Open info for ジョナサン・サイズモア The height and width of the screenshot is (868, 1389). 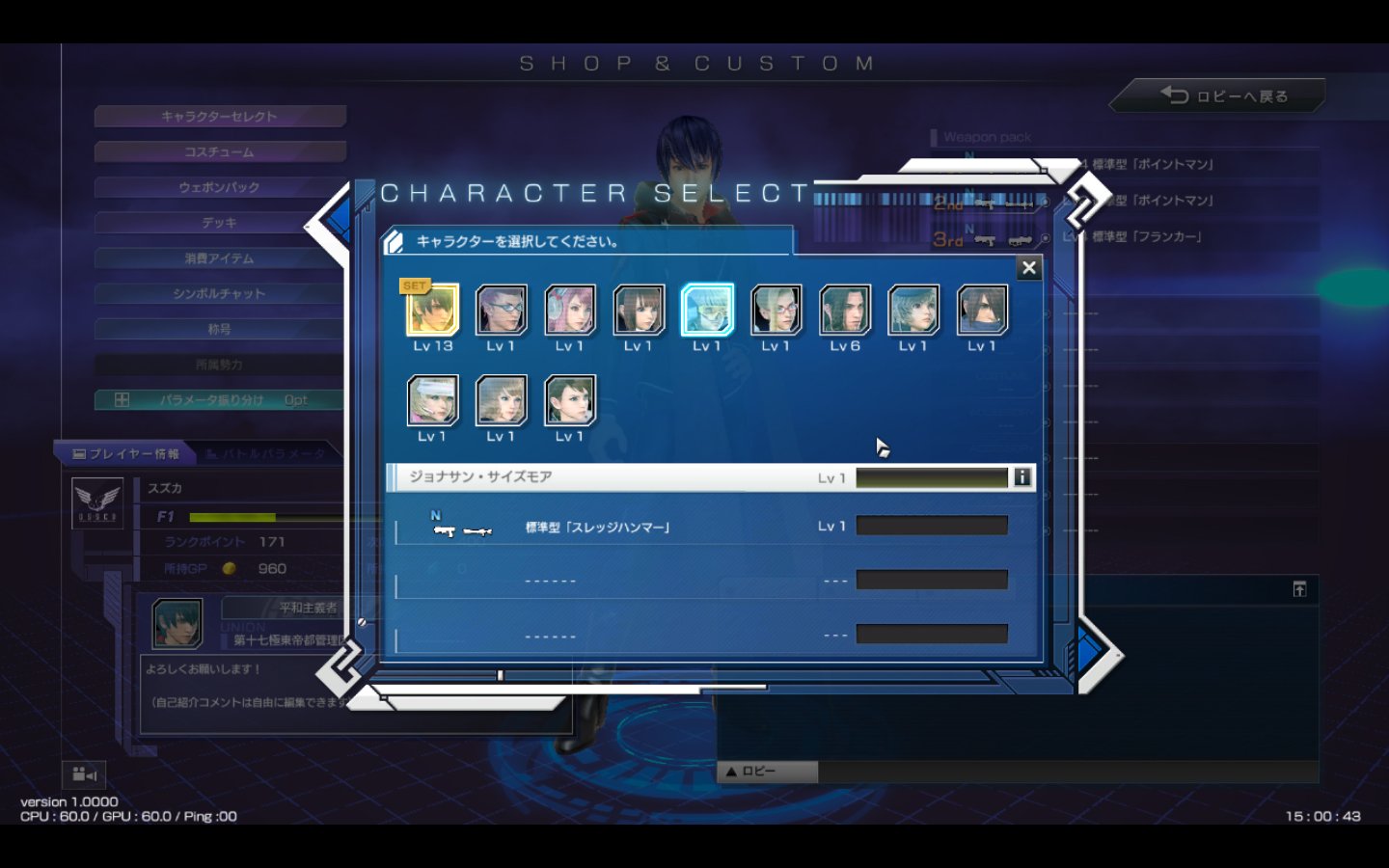coord(1021,477)
